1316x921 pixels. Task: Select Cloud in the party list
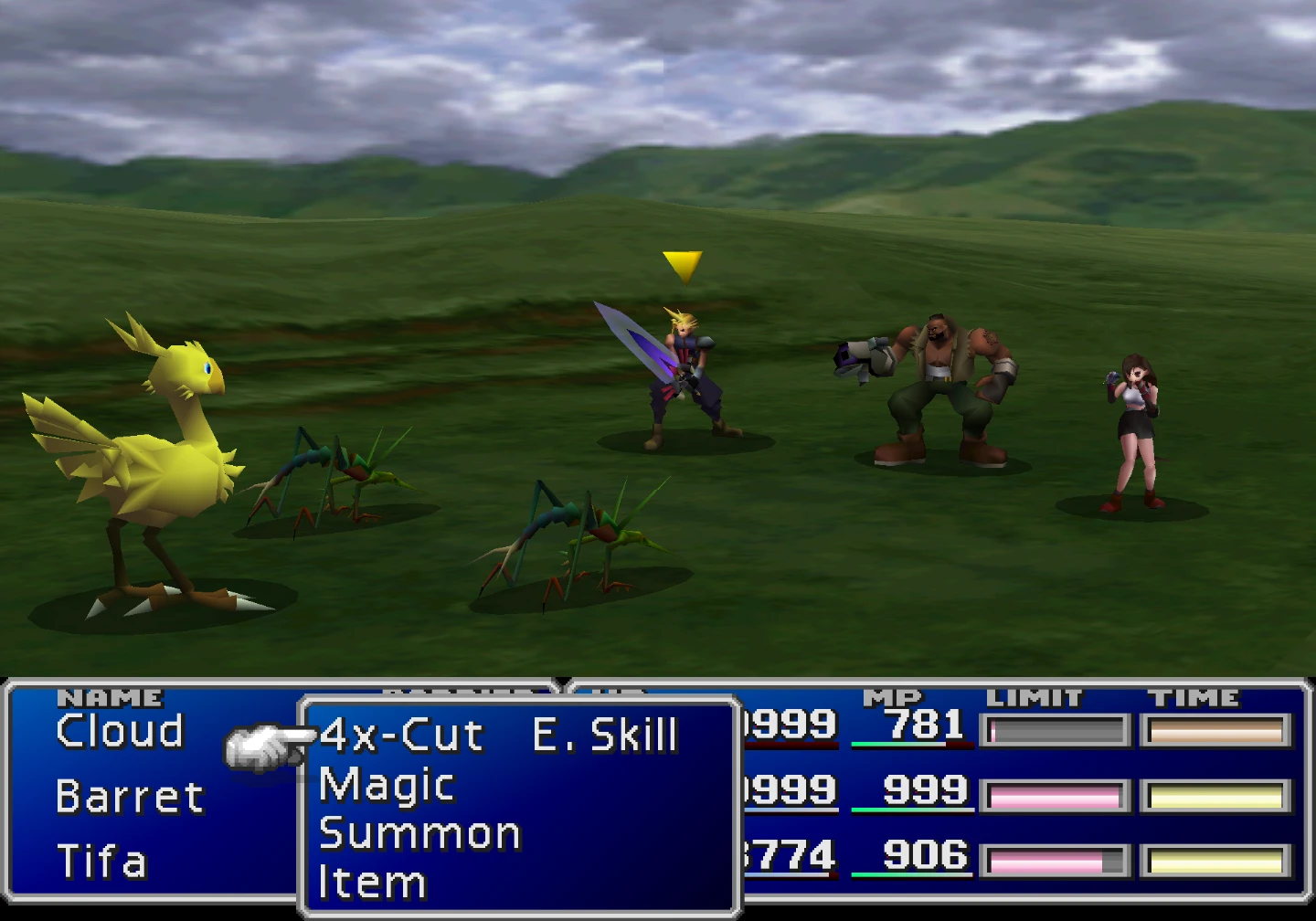[x=120, y=731]
